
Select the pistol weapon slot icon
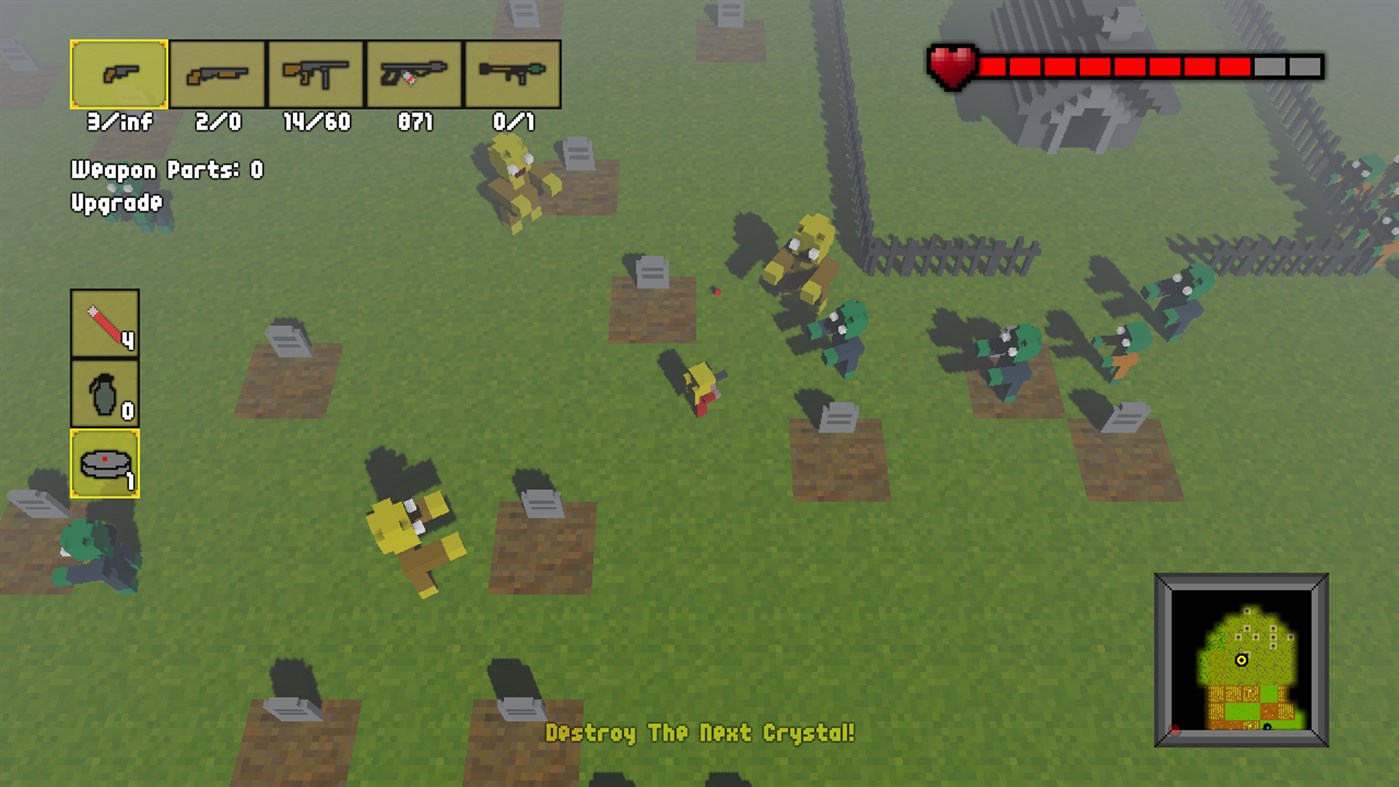click(116, 73)
